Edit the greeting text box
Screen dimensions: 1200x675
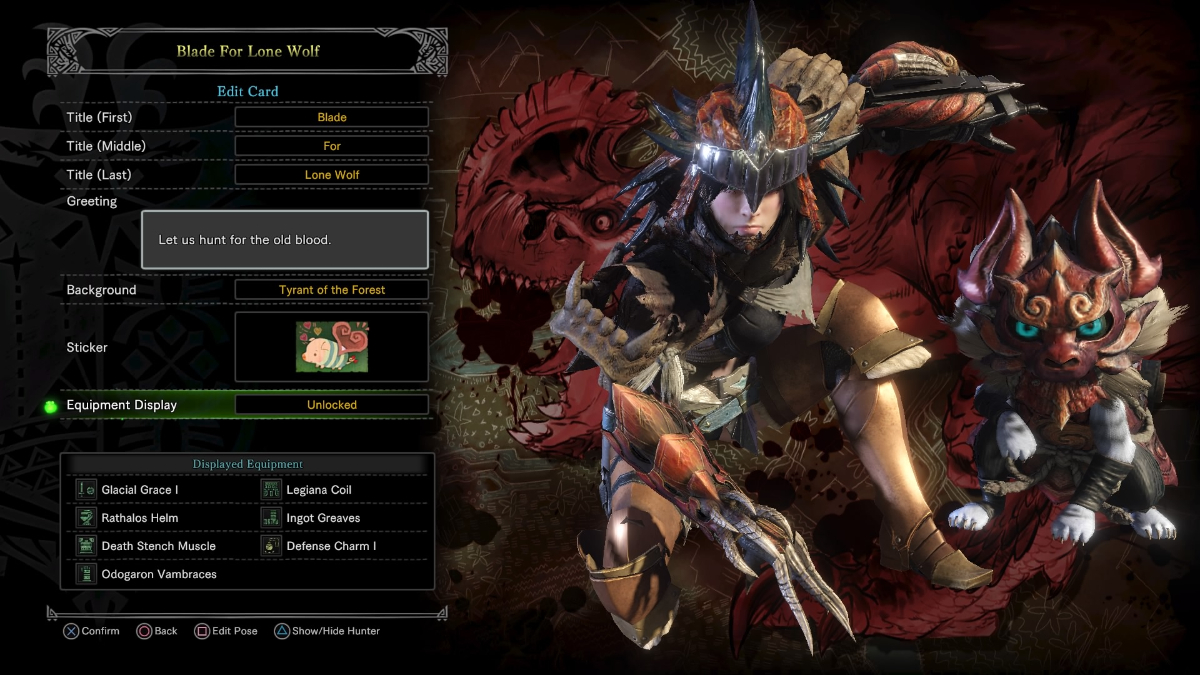(x=285, y=240)
